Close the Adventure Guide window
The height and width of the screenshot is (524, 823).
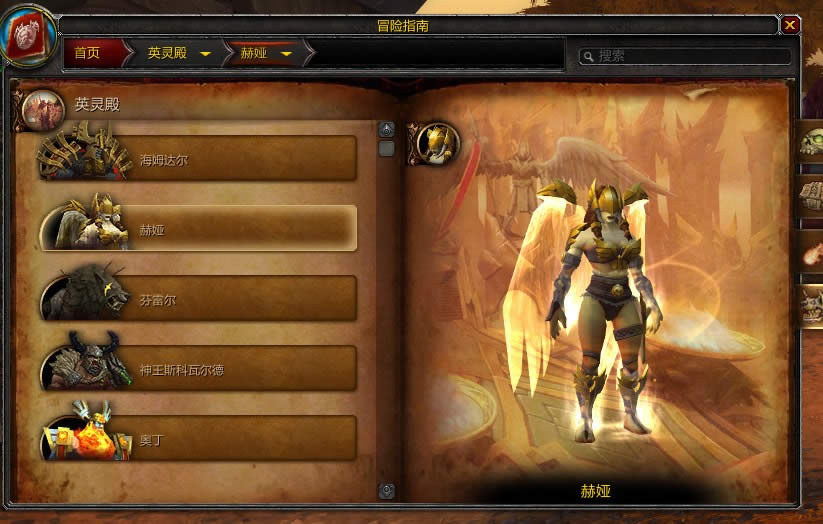(790, 25)
